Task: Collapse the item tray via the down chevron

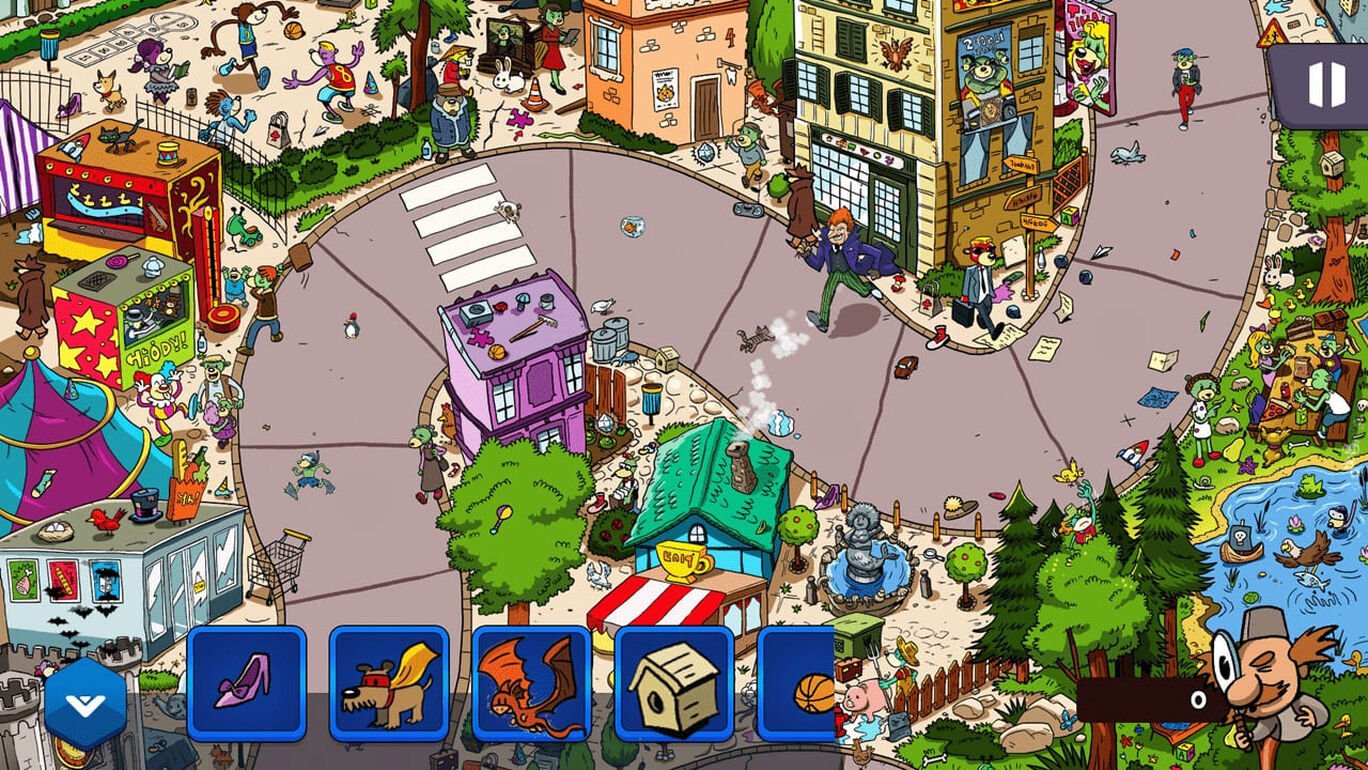Action: (x=85, y=700)
